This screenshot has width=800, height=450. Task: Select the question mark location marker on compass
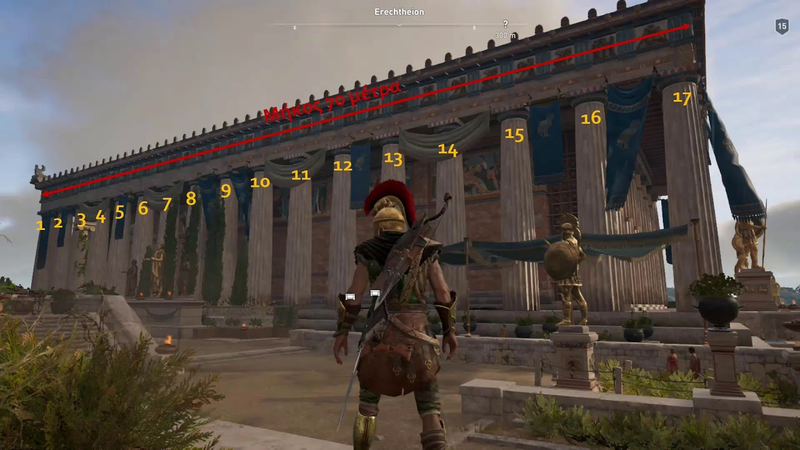click(x=505, y=23)
